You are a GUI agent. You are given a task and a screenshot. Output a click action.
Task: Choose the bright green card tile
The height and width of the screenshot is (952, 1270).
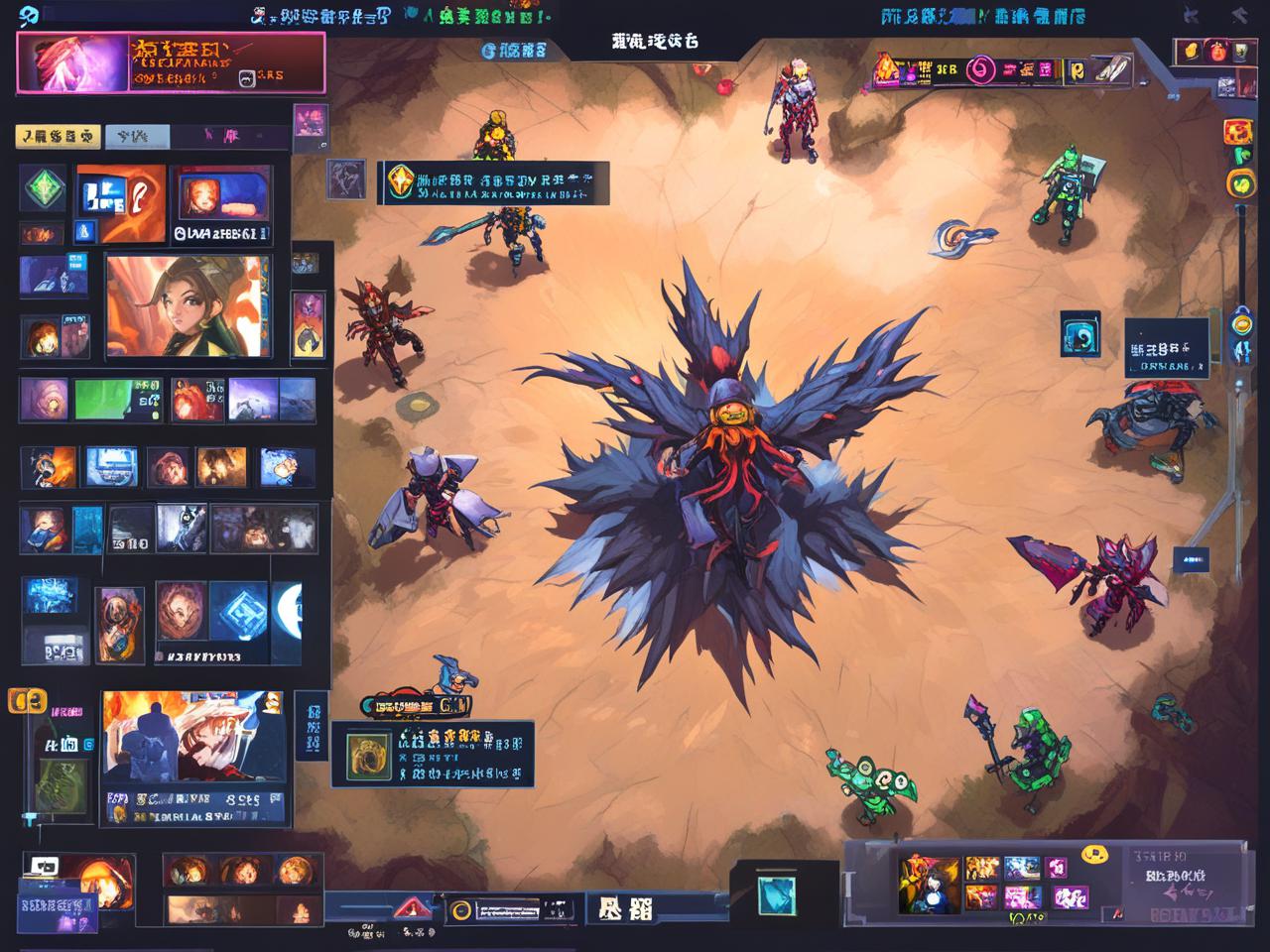118,399
